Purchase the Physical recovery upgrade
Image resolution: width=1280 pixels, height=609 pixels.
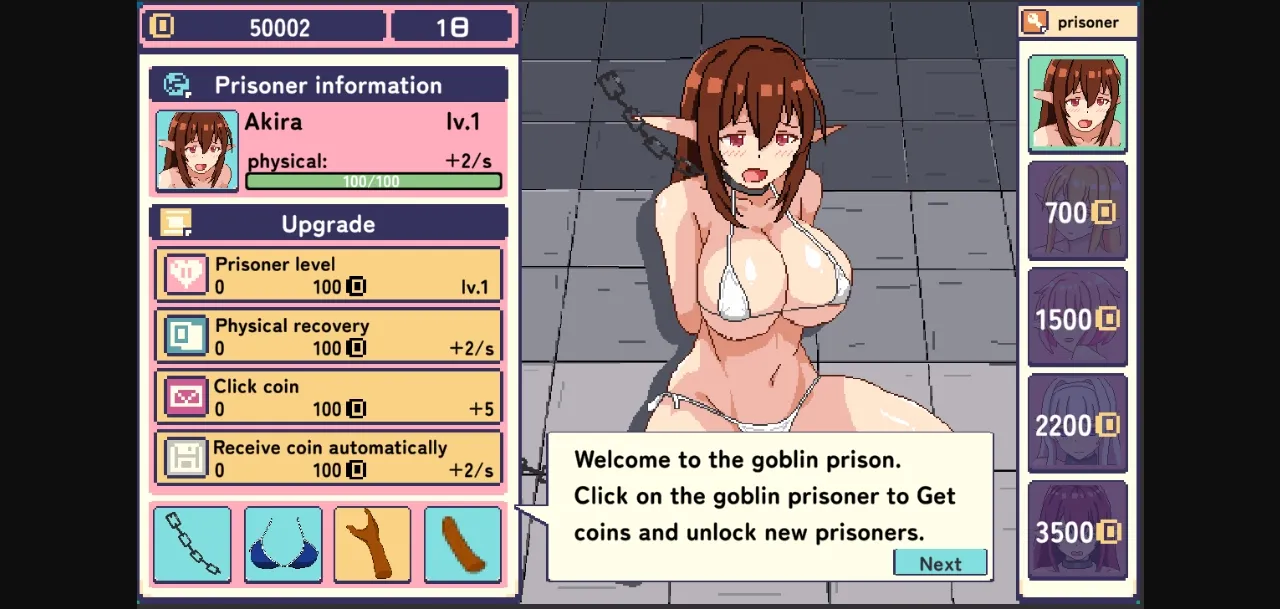[x=328, y=336]
